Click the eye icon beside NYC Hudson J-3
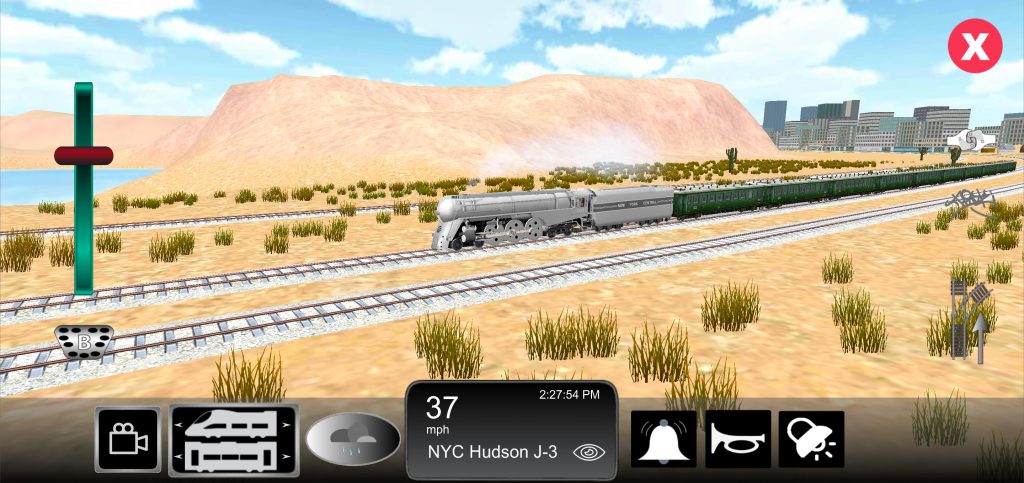1024x483 pixels. pos(590,452)
